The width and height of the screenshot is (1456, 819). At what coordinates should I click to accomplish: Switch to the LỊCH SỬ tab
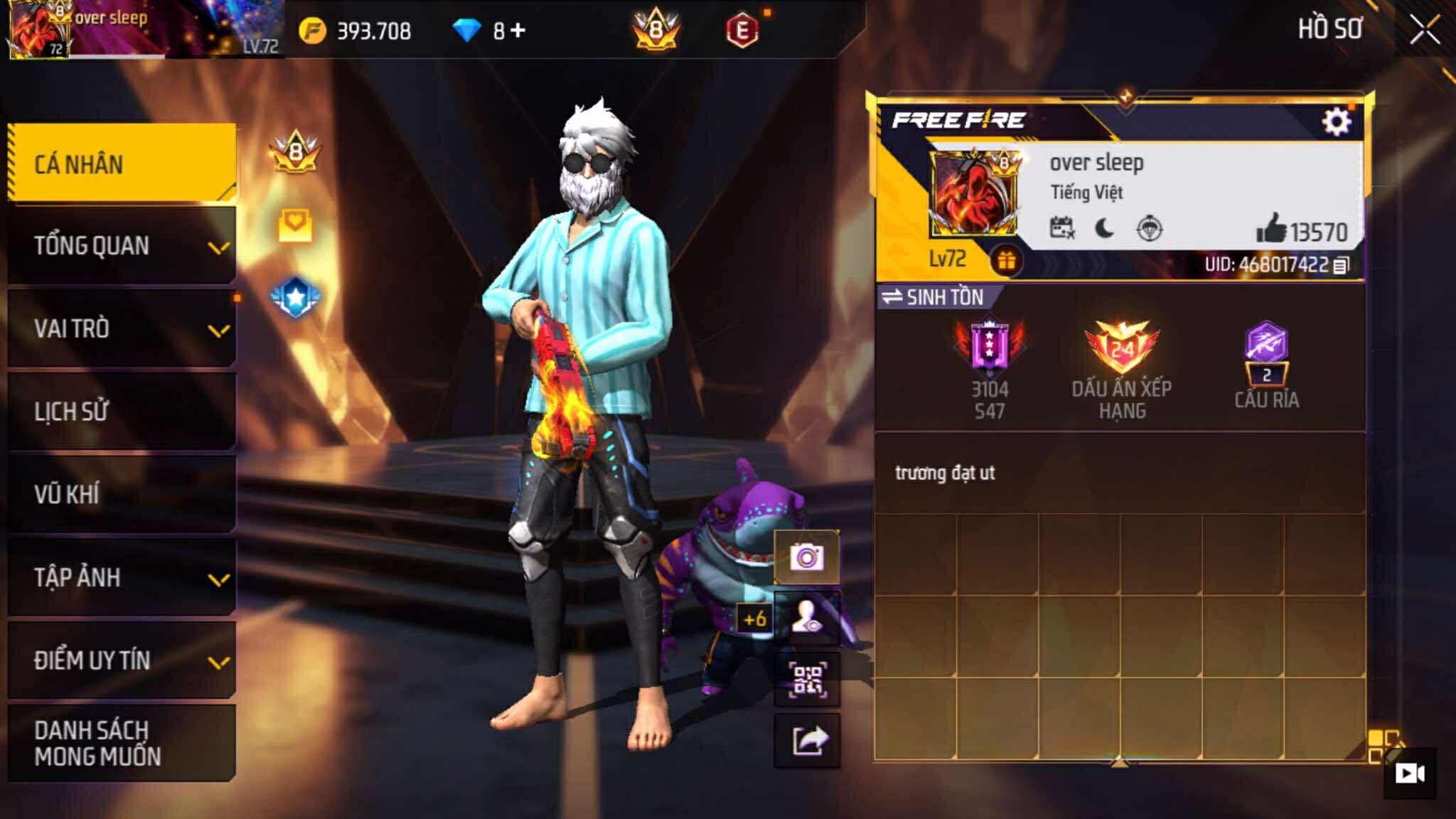coord(122,412)
